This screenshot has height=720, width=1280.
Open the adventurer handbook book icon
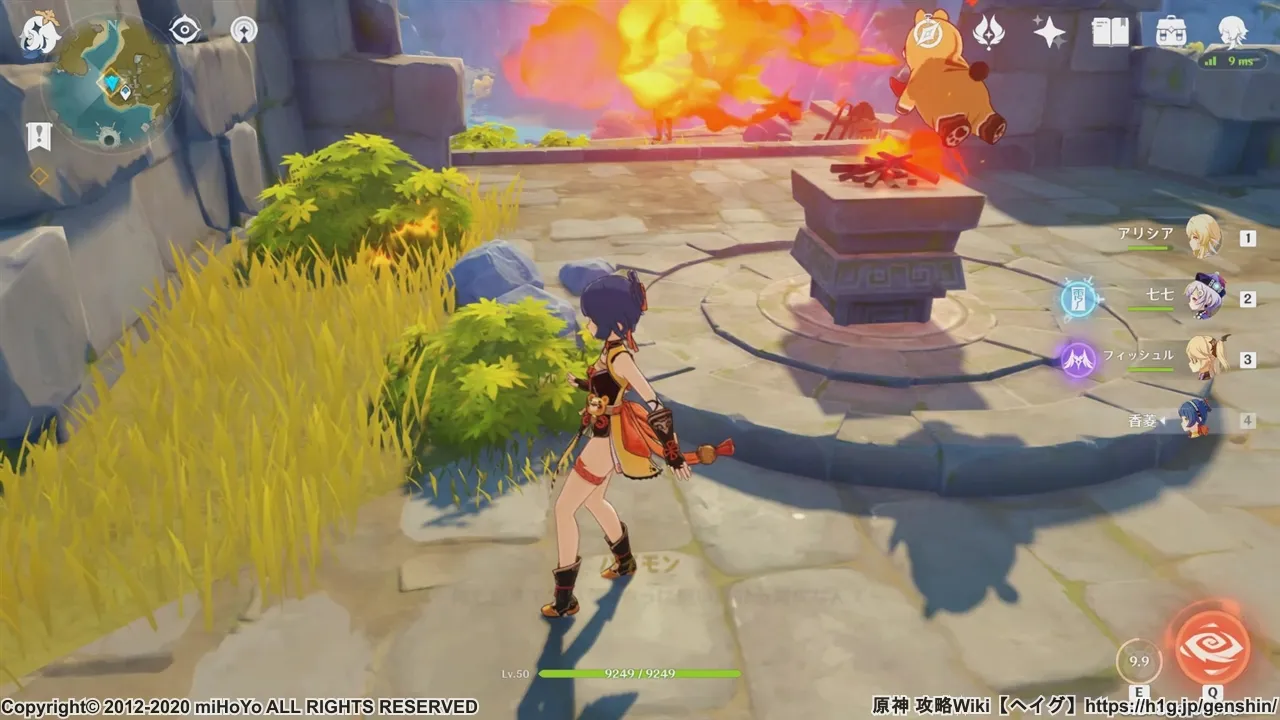pyautogui.click(x=1110, y=33)
